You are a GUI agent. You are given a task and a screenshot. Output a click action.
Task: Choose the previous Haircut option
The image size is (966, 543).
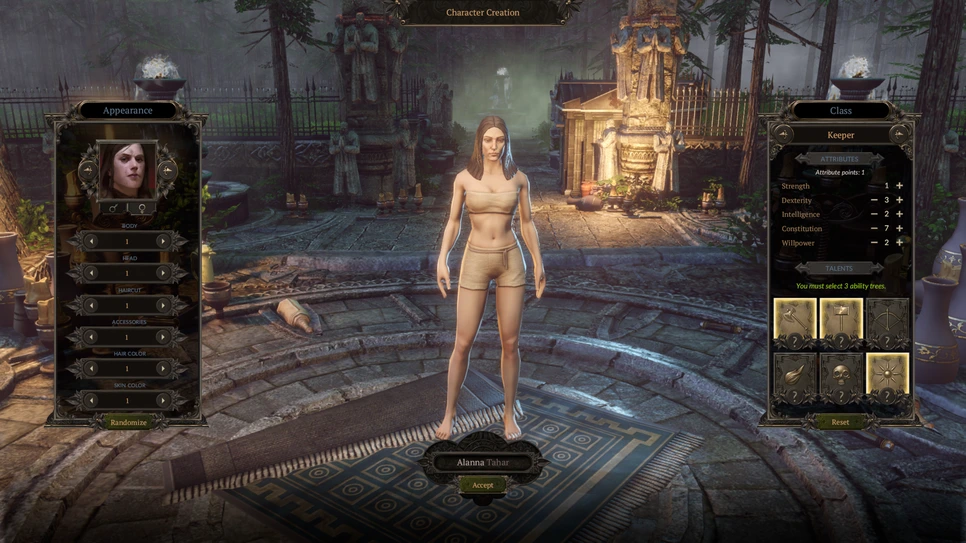point(91,305)
